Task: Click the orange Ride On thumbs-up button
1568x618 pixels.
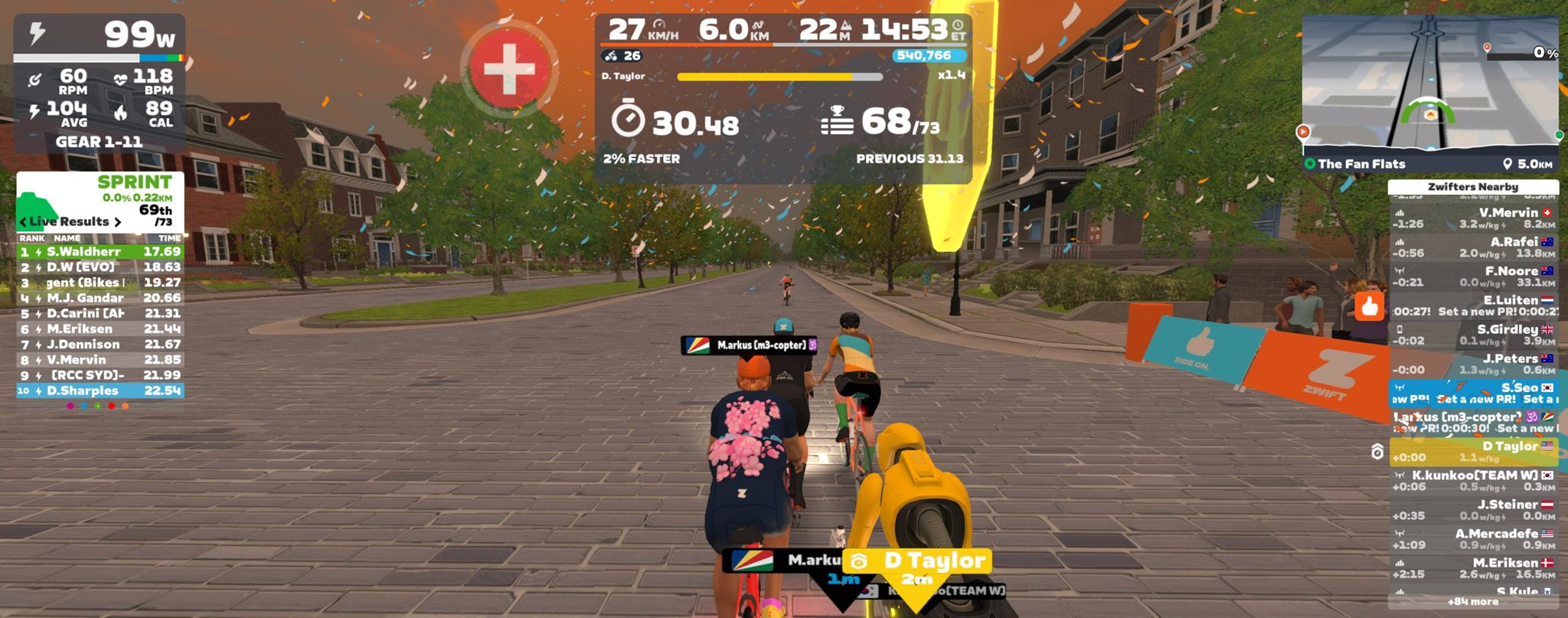Action: tap(1370, 308)
